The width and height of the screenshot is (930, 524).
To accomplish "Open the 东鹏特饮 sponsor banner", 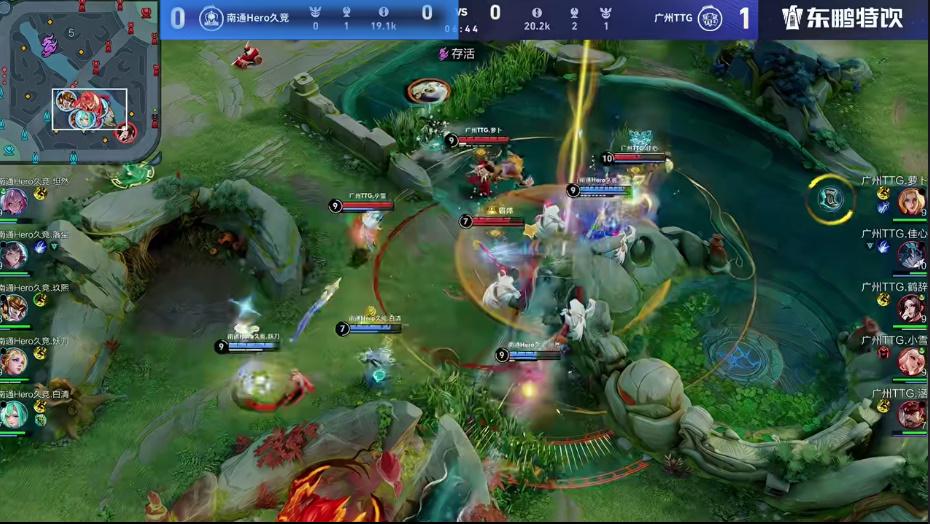I will pyautogui.click(x=842, y=18).
